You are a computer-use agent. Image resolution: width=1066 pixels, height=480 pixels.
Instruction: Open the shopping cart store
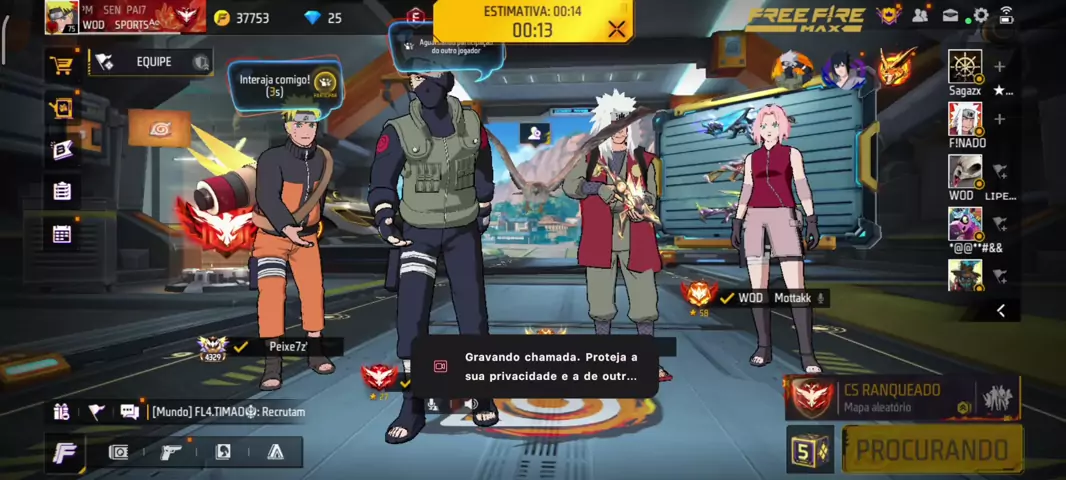pyautogui.click(x=62, y=66)
